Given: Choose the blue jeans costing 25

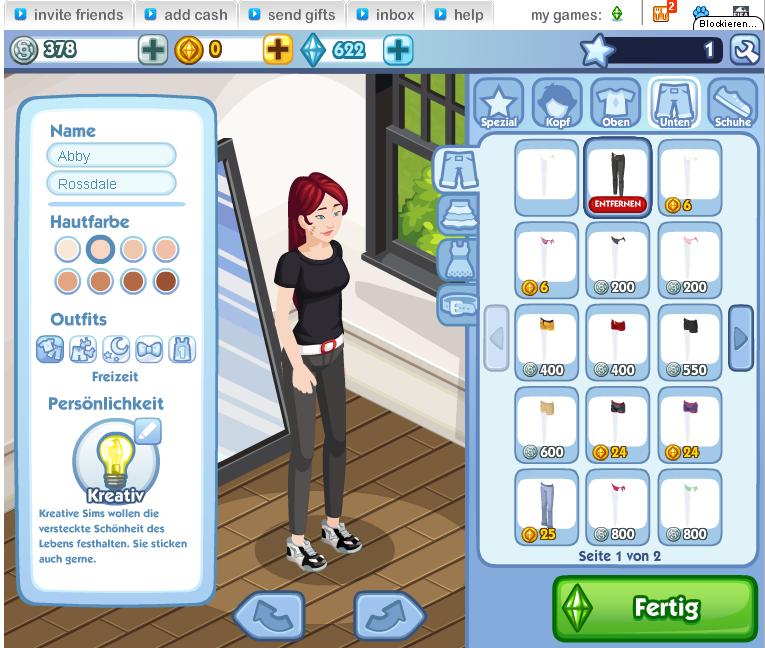Looking at the screenshot, I should pyautogui.click(x=547, y=507).
